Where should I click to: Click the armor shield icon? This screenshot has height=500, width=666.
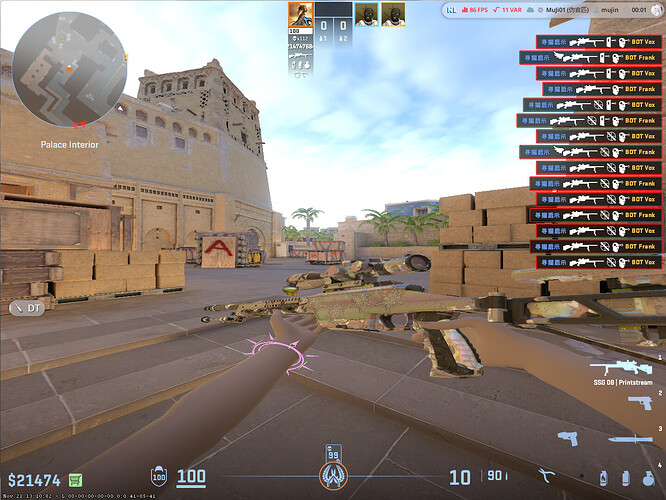pos(158,478)
